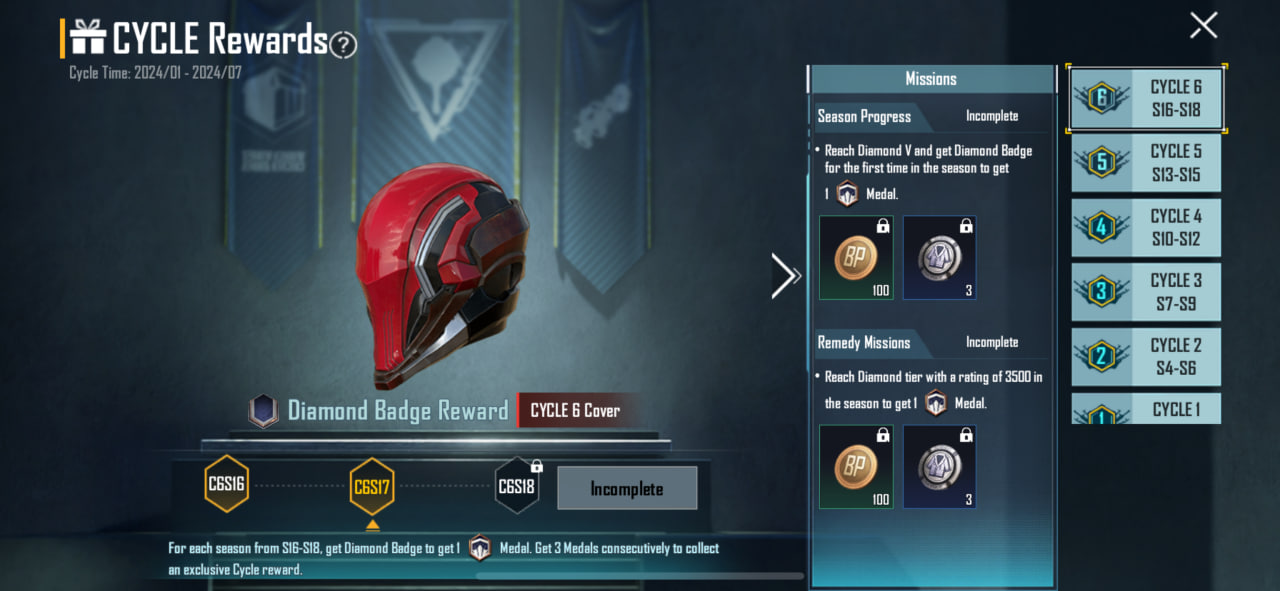Inspect the Season Progress silver medal reward
Screen dimensions: 1280x591
[940, 258]
